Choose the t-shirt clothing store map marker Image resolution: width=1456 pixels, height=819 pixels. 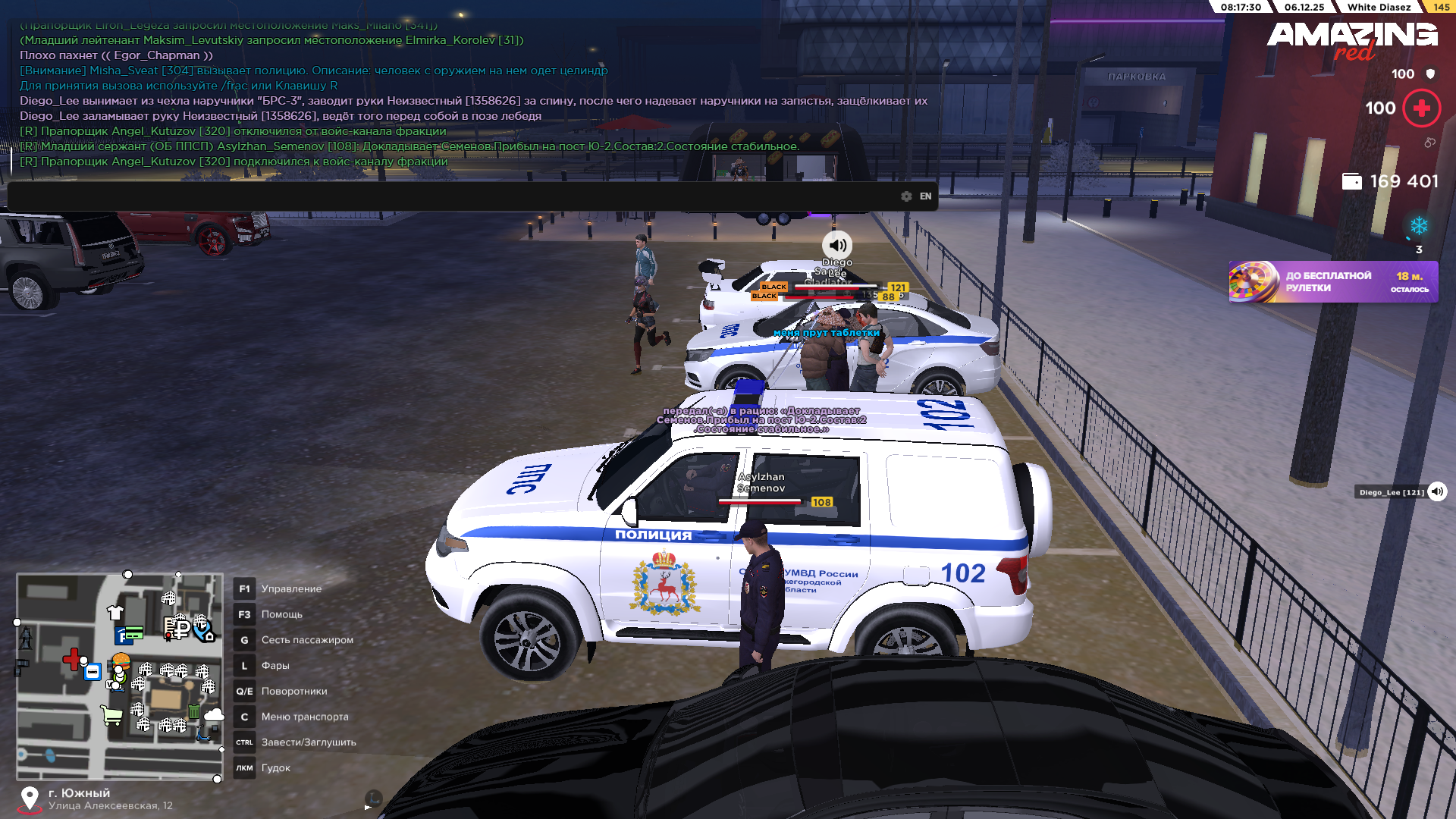115,612
